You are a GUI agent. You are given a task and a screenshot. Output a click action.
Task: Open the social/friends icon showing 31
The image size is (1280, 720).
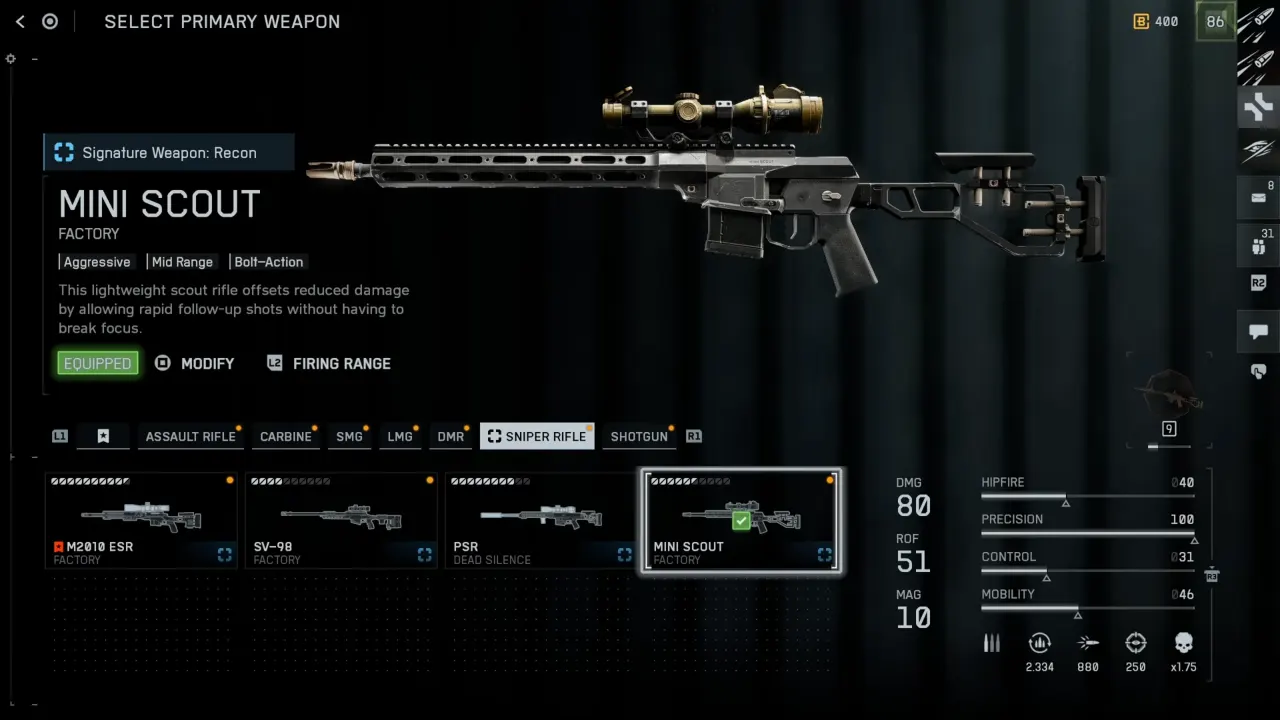pyautogui.click(x=1258, y=245)
